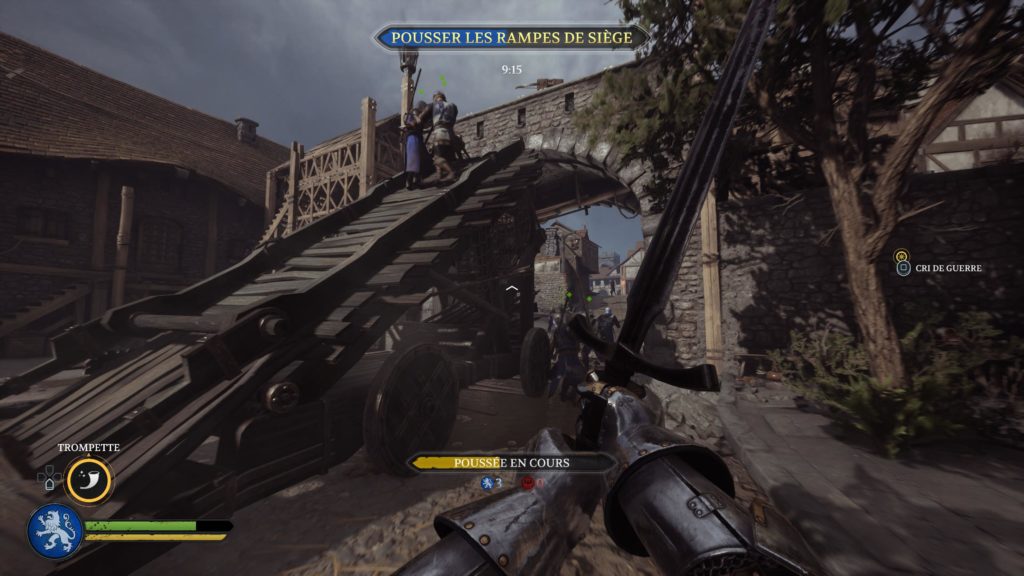1024x576 pixels.
Task: Click the Poussée en cours status banner
Action: point(511,463)
